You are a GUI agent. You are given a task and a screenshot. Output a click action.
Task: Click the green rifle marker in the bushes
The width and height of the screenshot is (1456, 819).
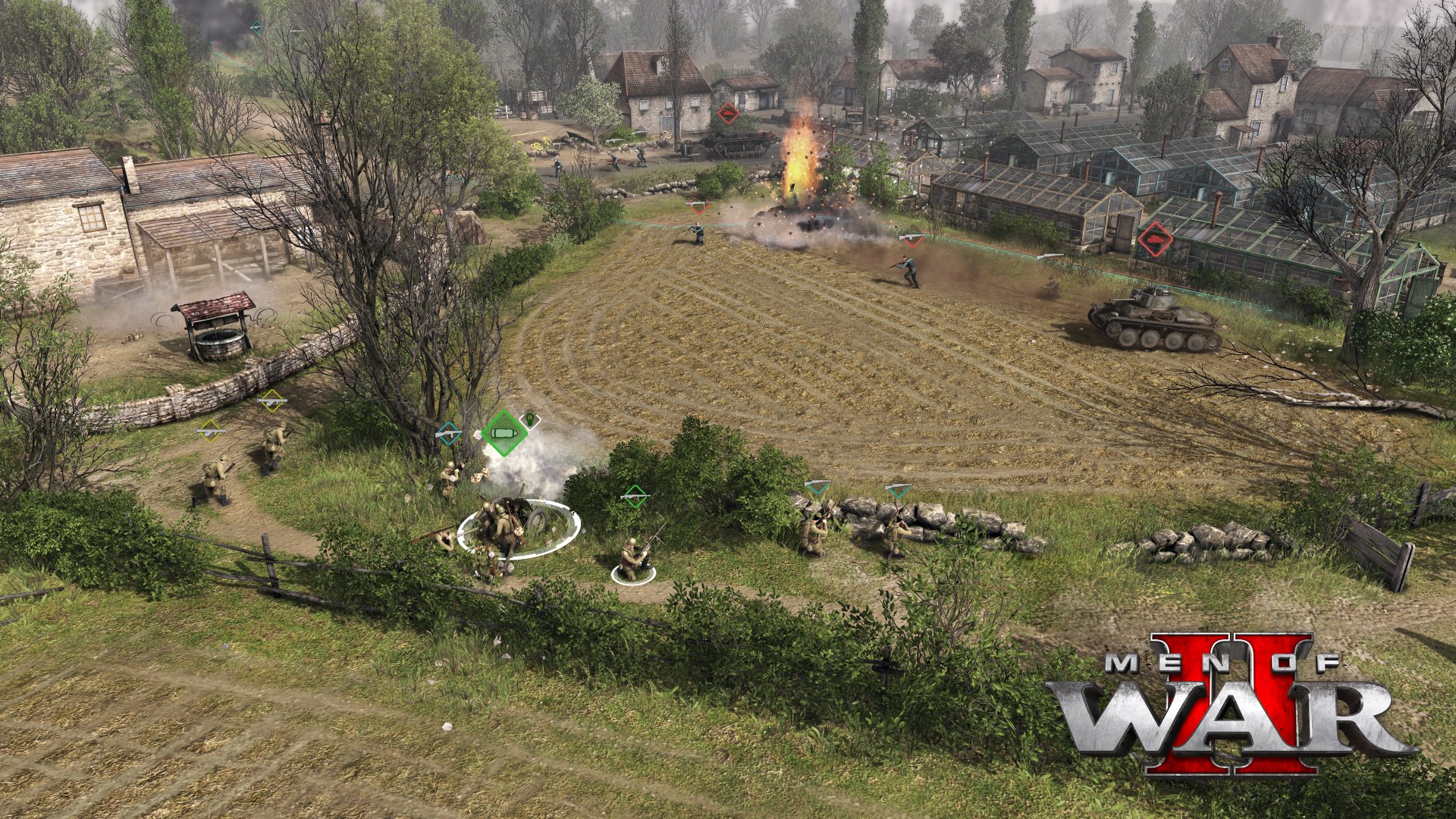tap(635, 497)
